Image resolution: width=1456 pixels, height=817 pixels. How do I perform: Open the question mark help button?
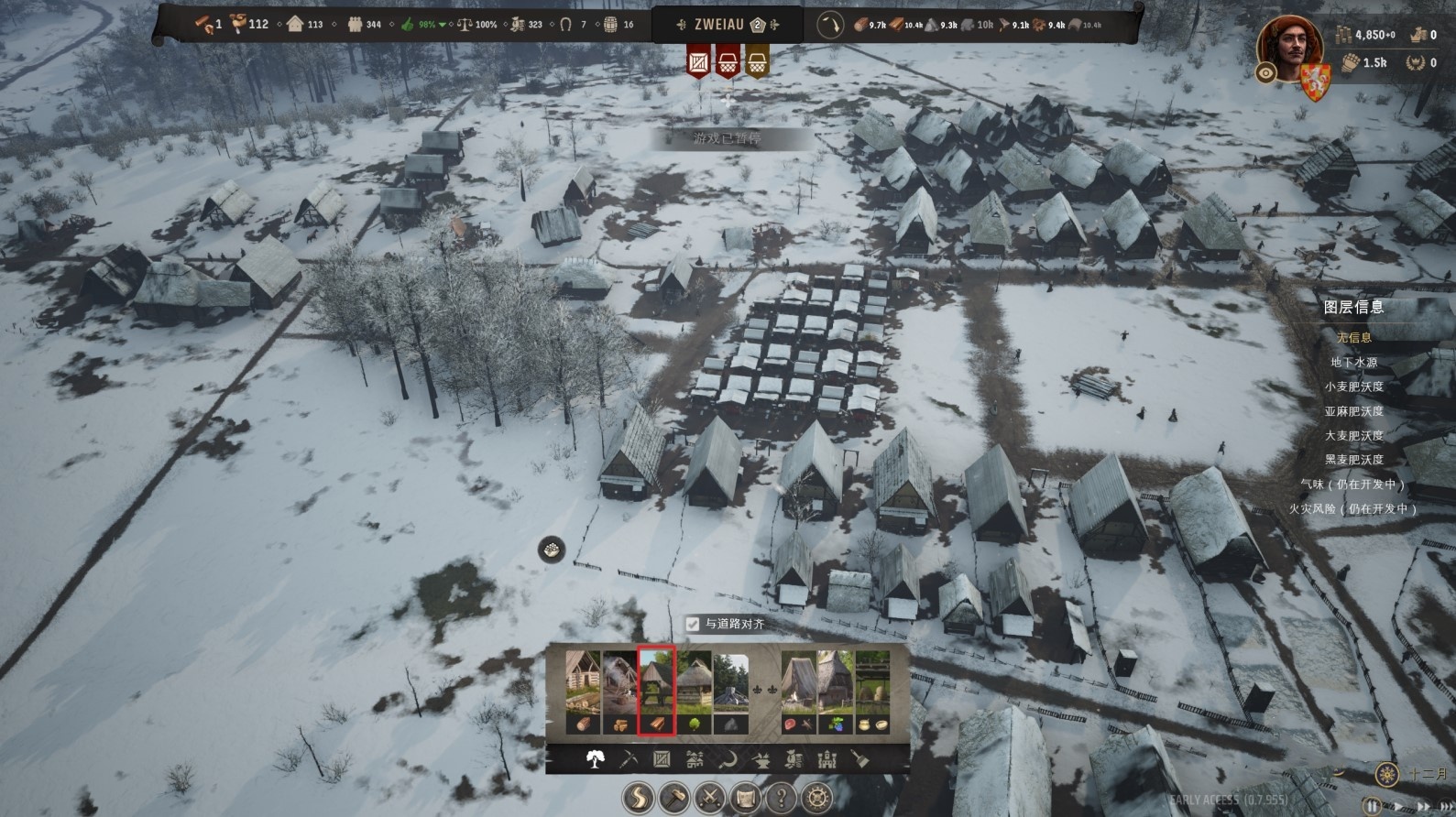pos(781,798)
